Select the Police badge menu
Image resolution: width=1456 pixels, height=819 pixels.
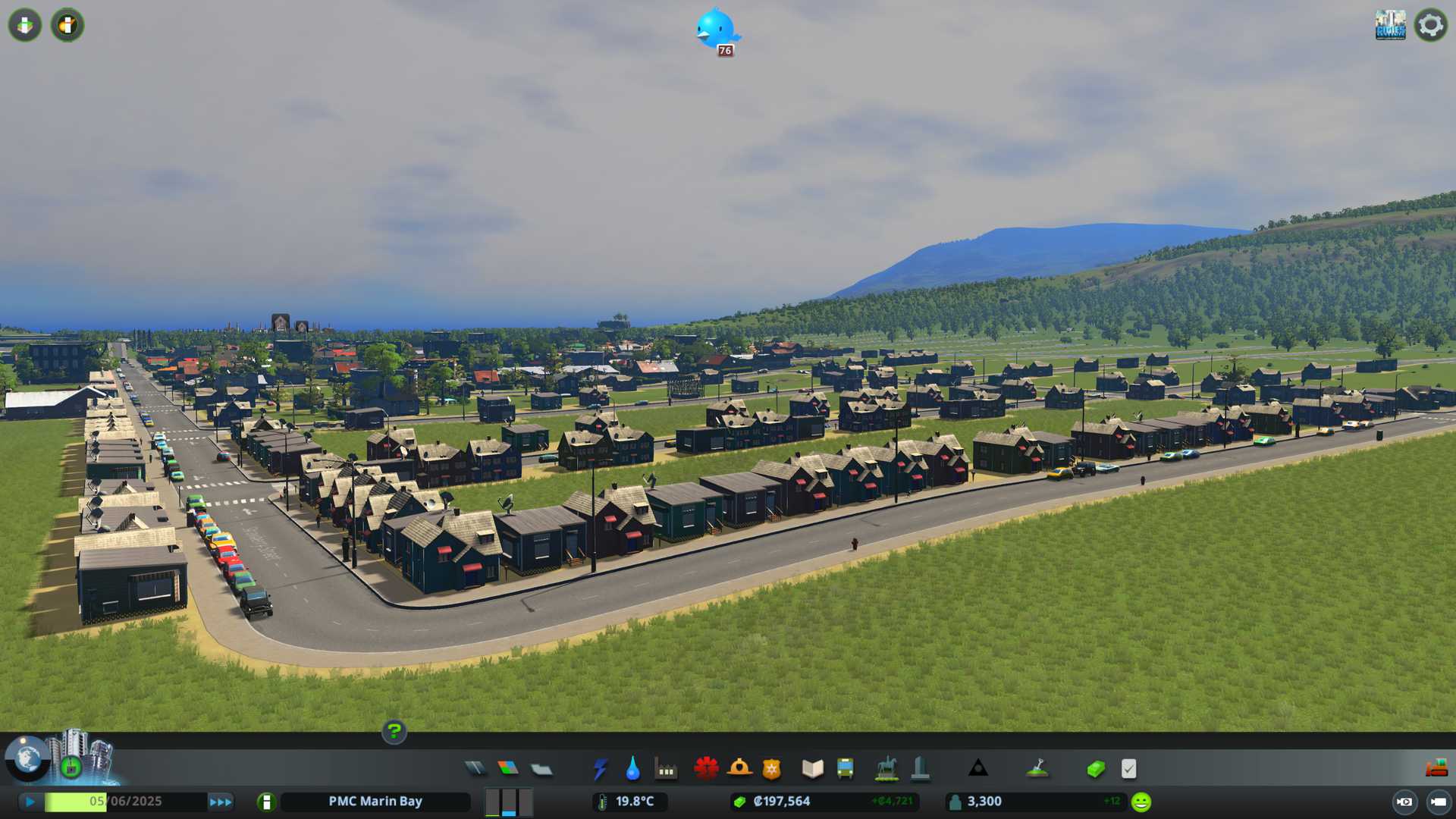tap(772, 769)
